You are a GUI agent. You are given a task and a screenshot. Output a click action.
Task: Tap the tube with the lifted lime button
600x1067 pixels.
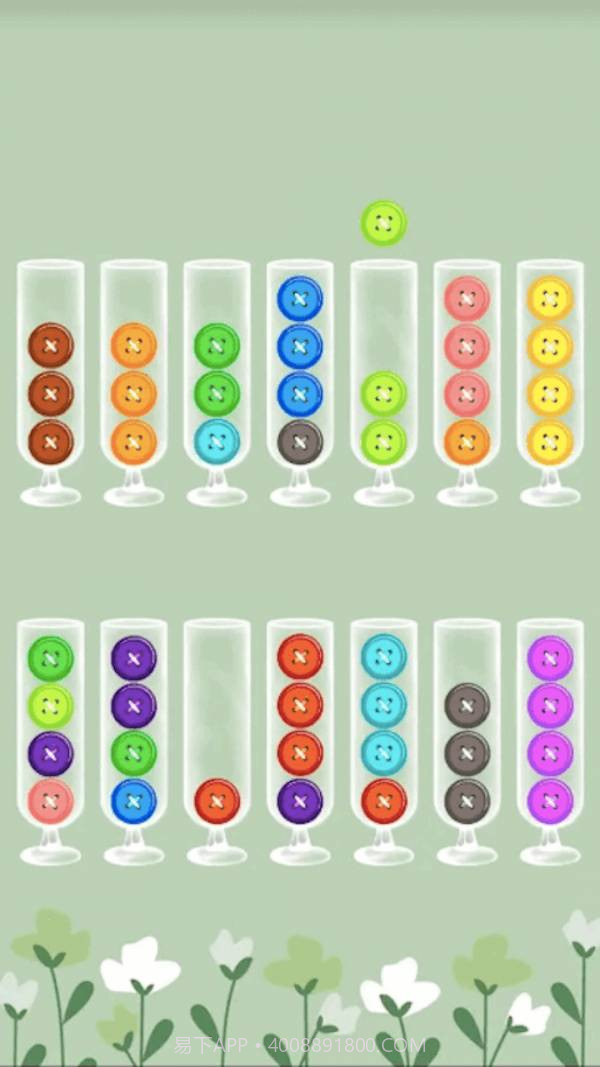pyautogui.click(x=384, y=380)
